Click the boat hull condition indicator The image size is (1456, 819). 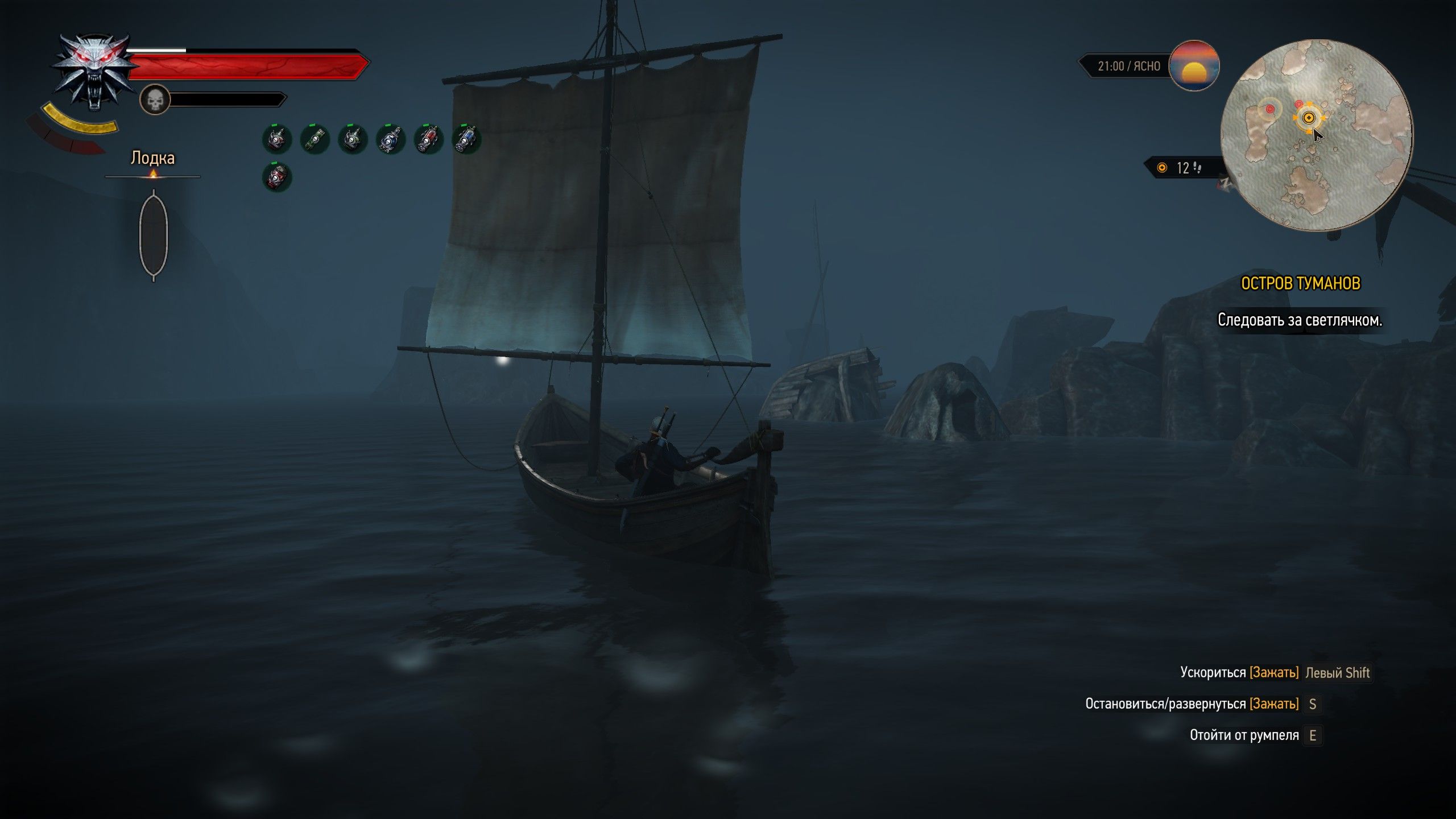[154, 234]
